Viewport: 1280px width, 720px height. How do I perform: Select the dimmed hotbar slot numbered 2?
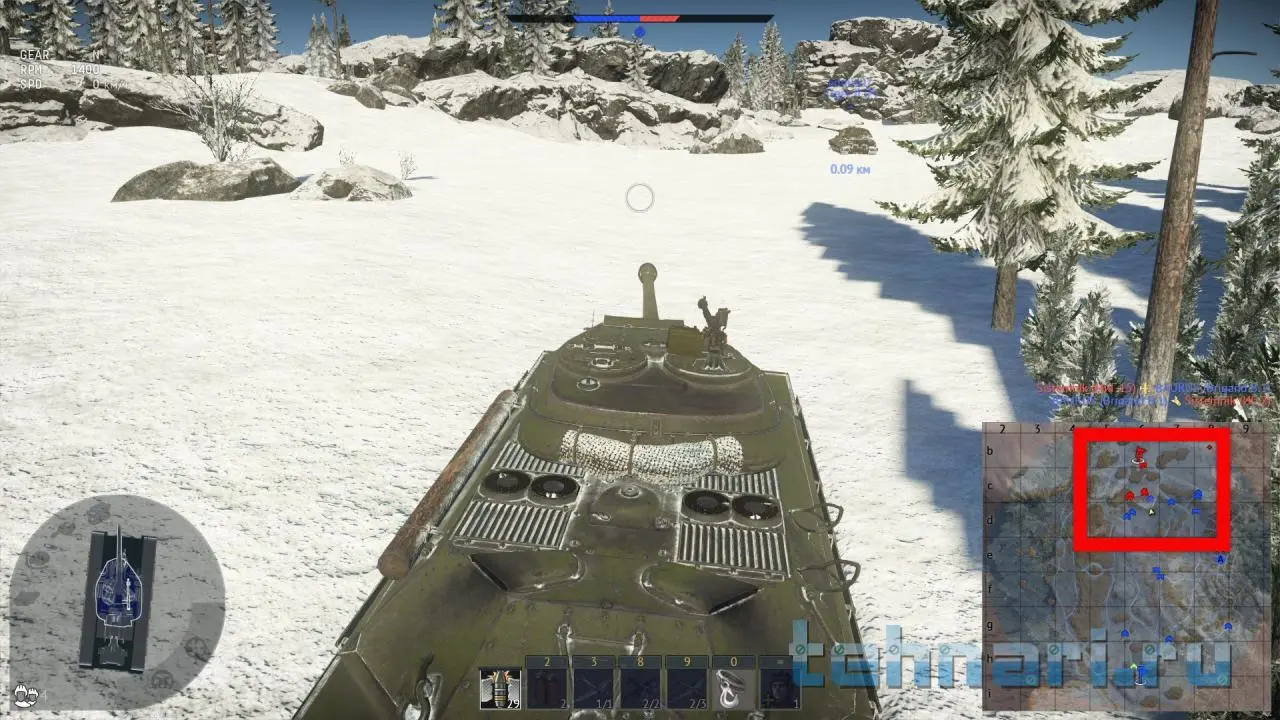(x=548, y=688)
